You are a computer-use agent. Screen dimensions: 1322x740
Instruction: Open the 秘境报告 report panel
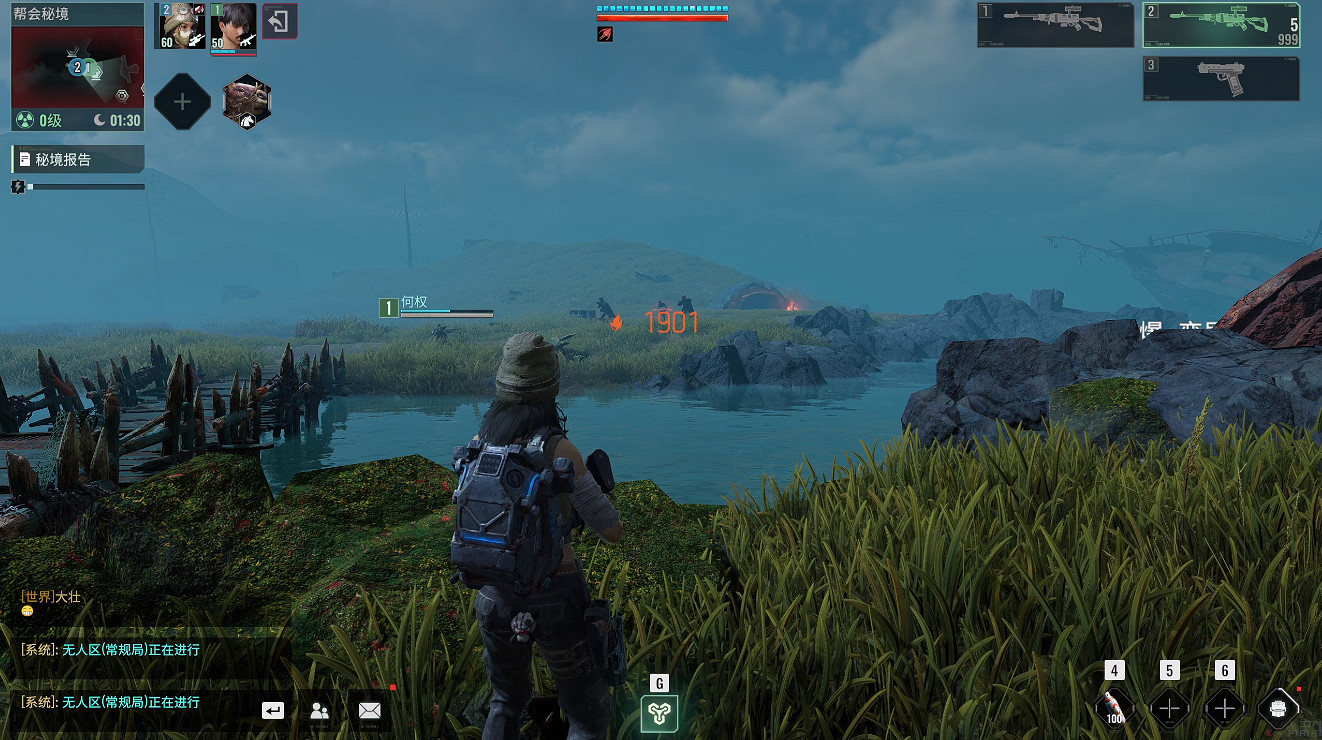pyautogui.click(x=78, y=159)
